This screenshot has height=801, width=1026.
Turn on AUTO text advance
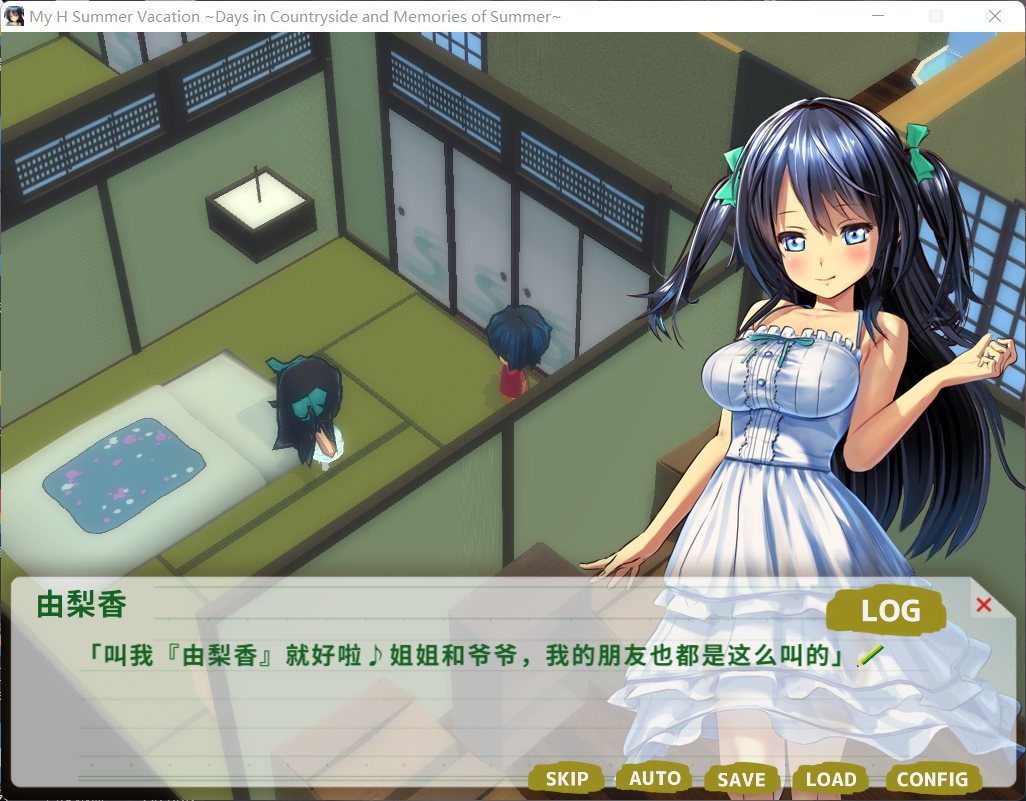coord(654,778)
